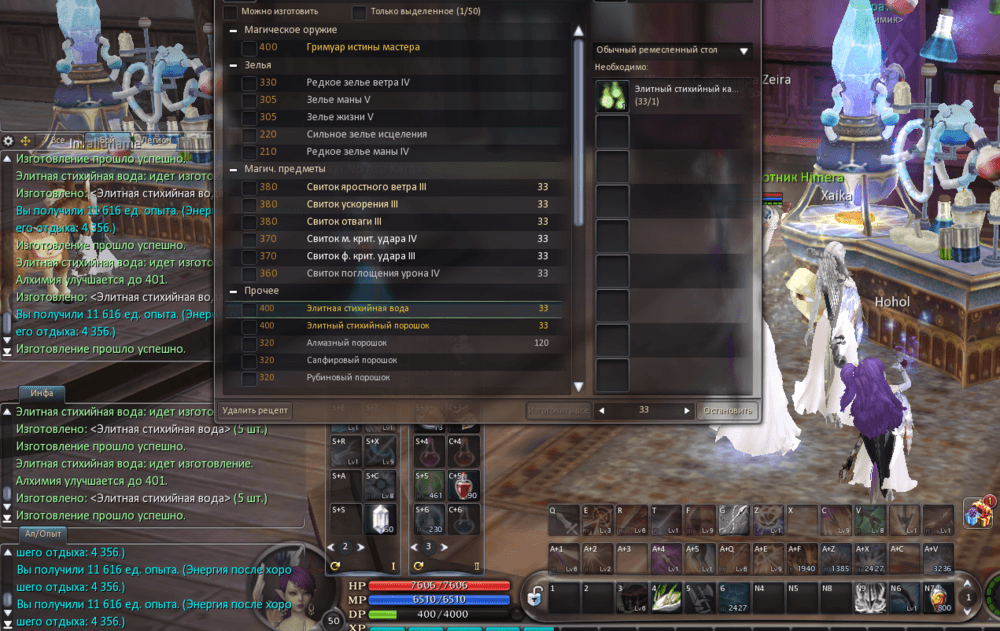
Task: Collapse the Магическое оружие category
Action: pos(232,30)
